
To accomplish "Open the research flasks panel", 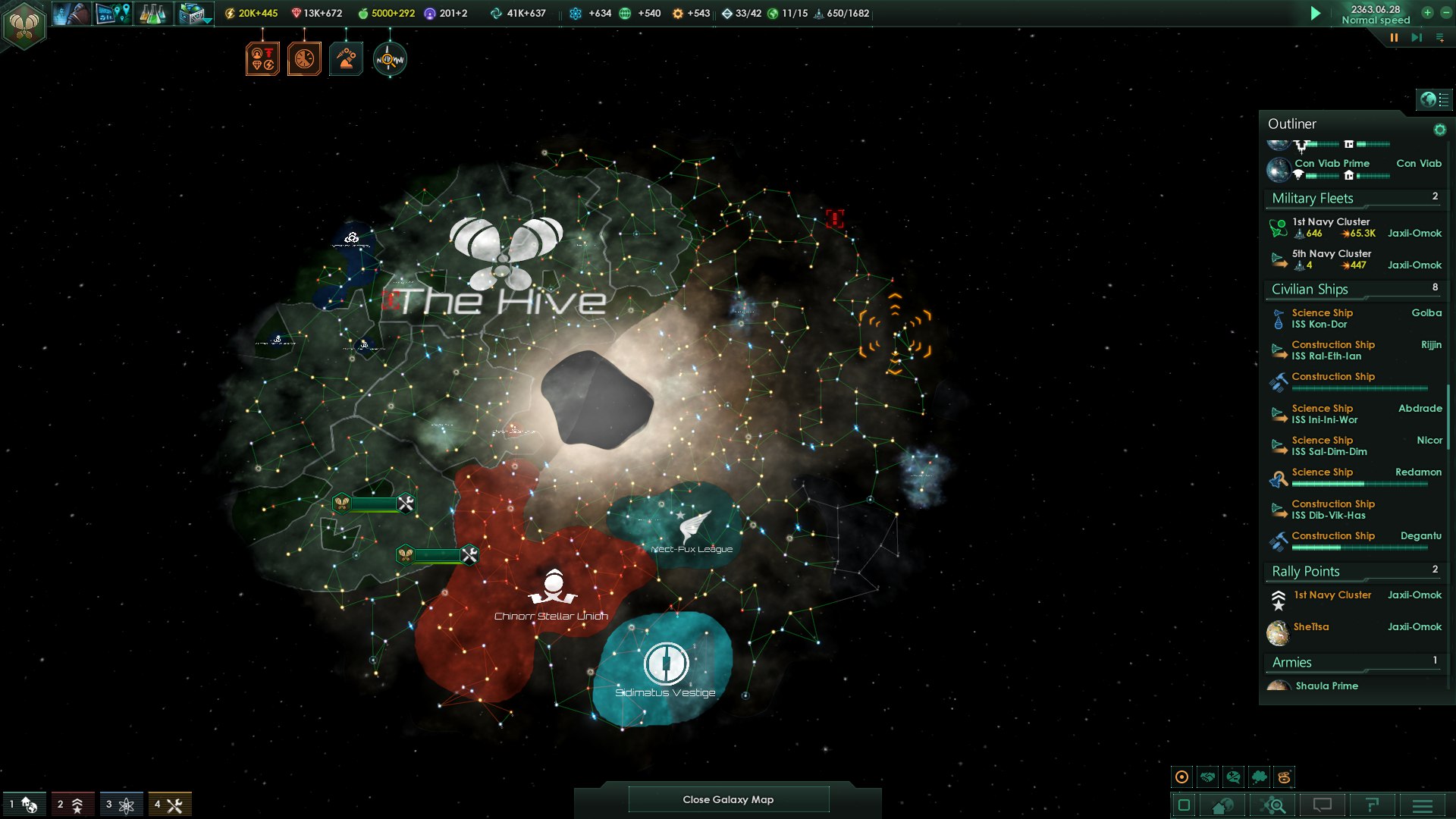I will (152, 14).
